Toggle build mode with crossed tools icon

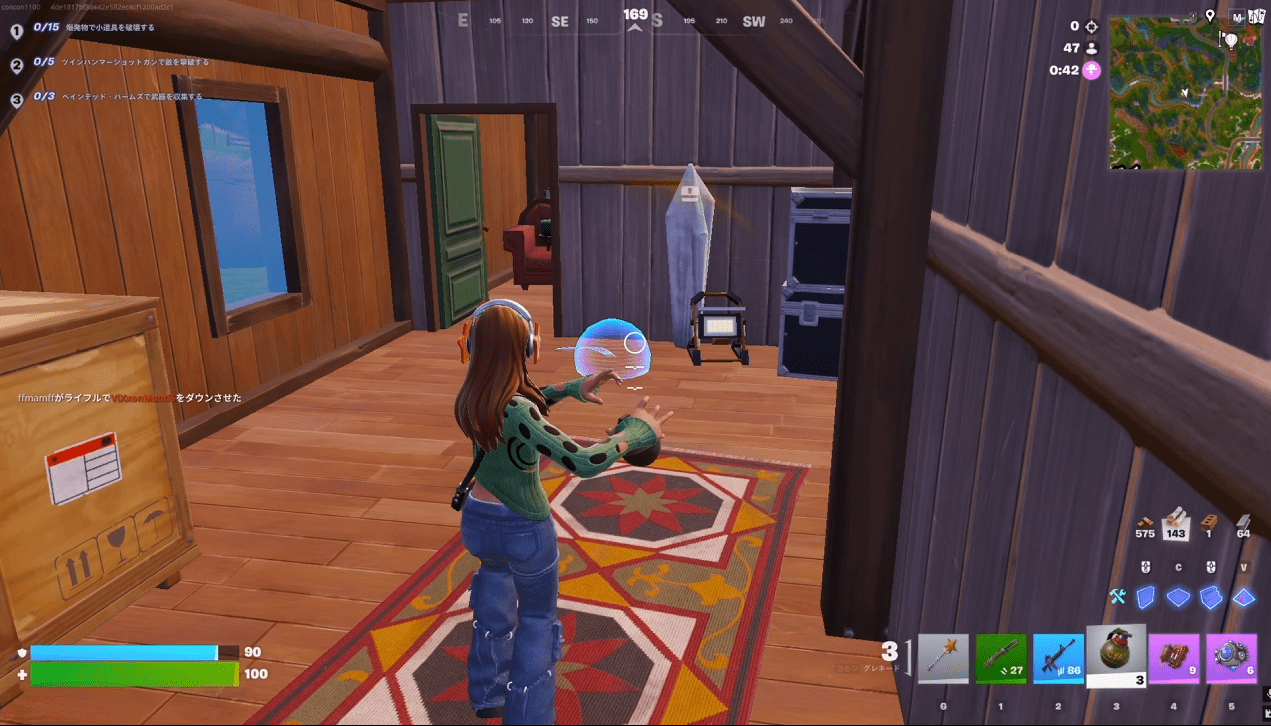point(1118,597)
